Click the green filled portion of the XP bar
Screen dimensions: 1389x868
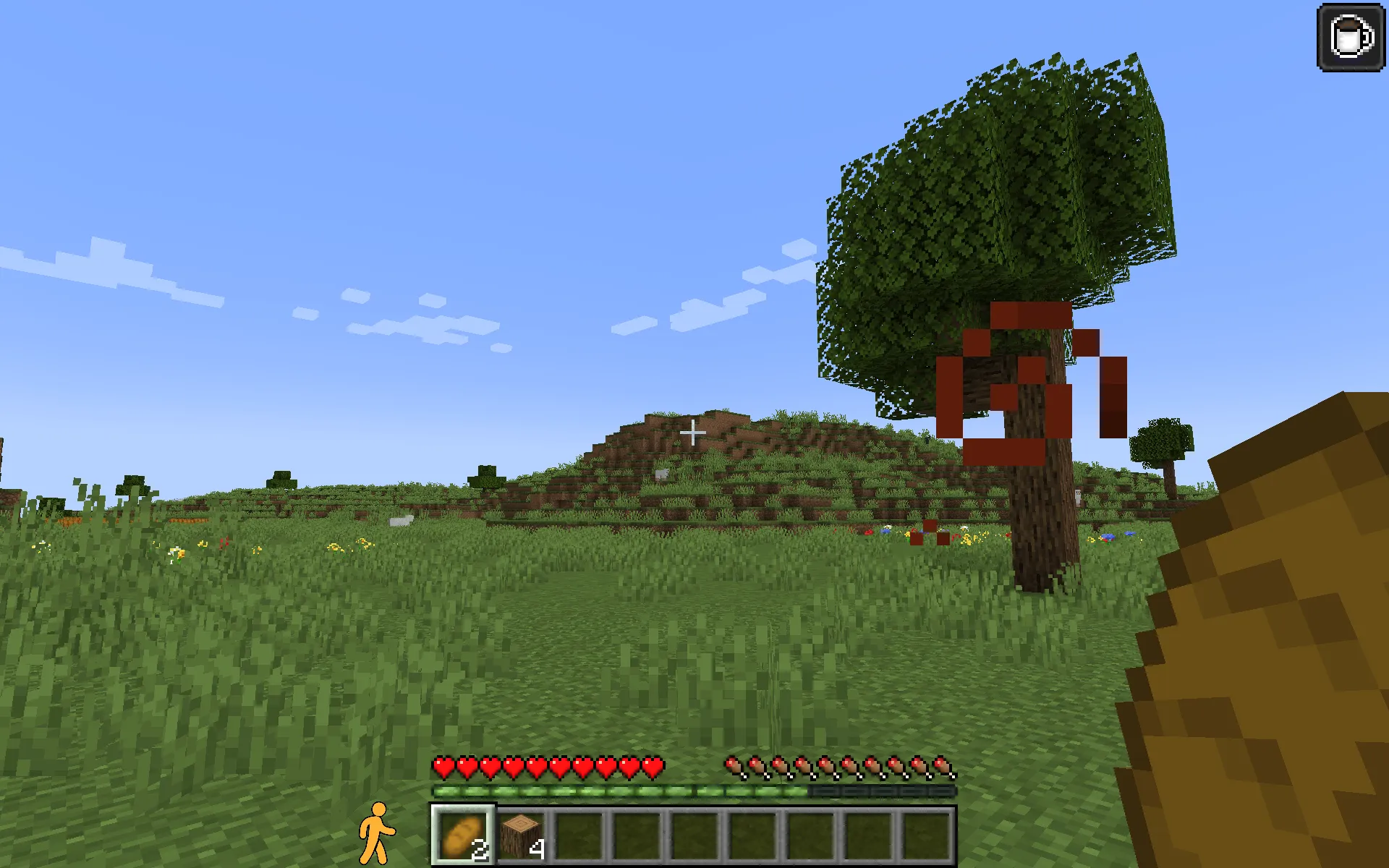coord(615,791)
